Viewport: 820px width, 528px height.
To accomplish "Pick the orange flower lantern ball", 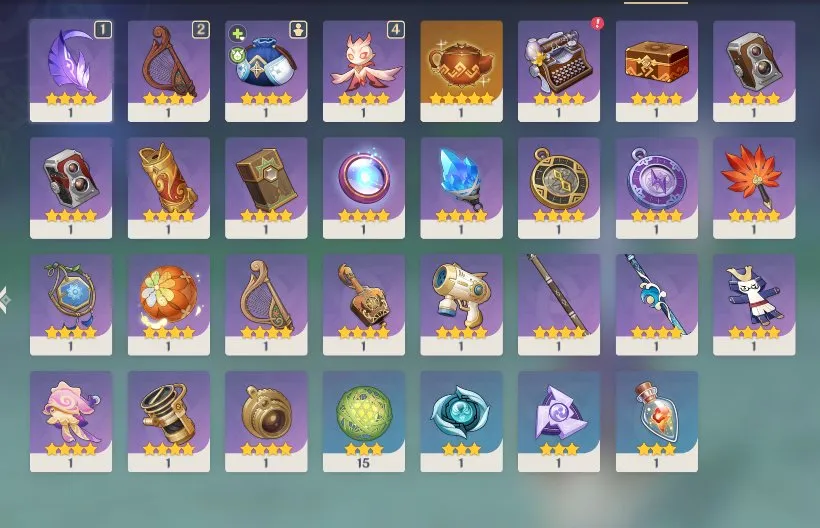I will [168, 298].
